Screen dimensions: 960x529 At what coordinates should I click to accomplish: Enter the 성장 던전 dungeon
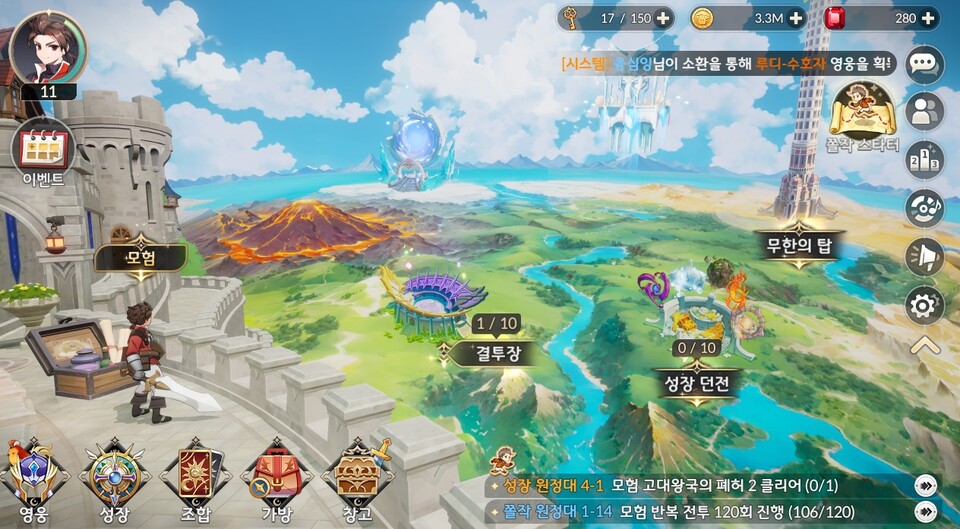696,381
